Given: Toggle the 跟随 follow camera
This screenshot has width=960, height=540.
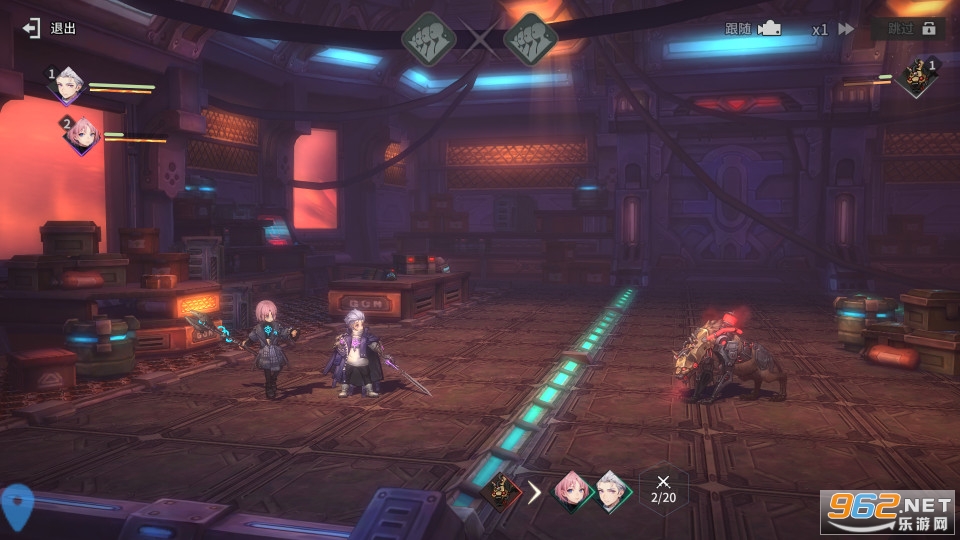Looking at the screenshot, I should coord(752,29).
